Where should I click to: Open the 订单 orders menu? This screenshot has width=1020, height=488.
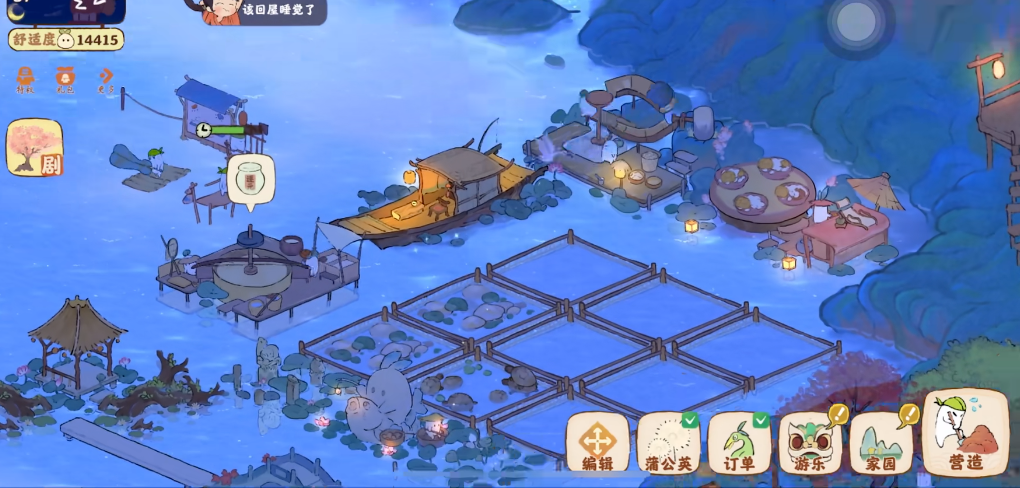(x=739, y=441)
